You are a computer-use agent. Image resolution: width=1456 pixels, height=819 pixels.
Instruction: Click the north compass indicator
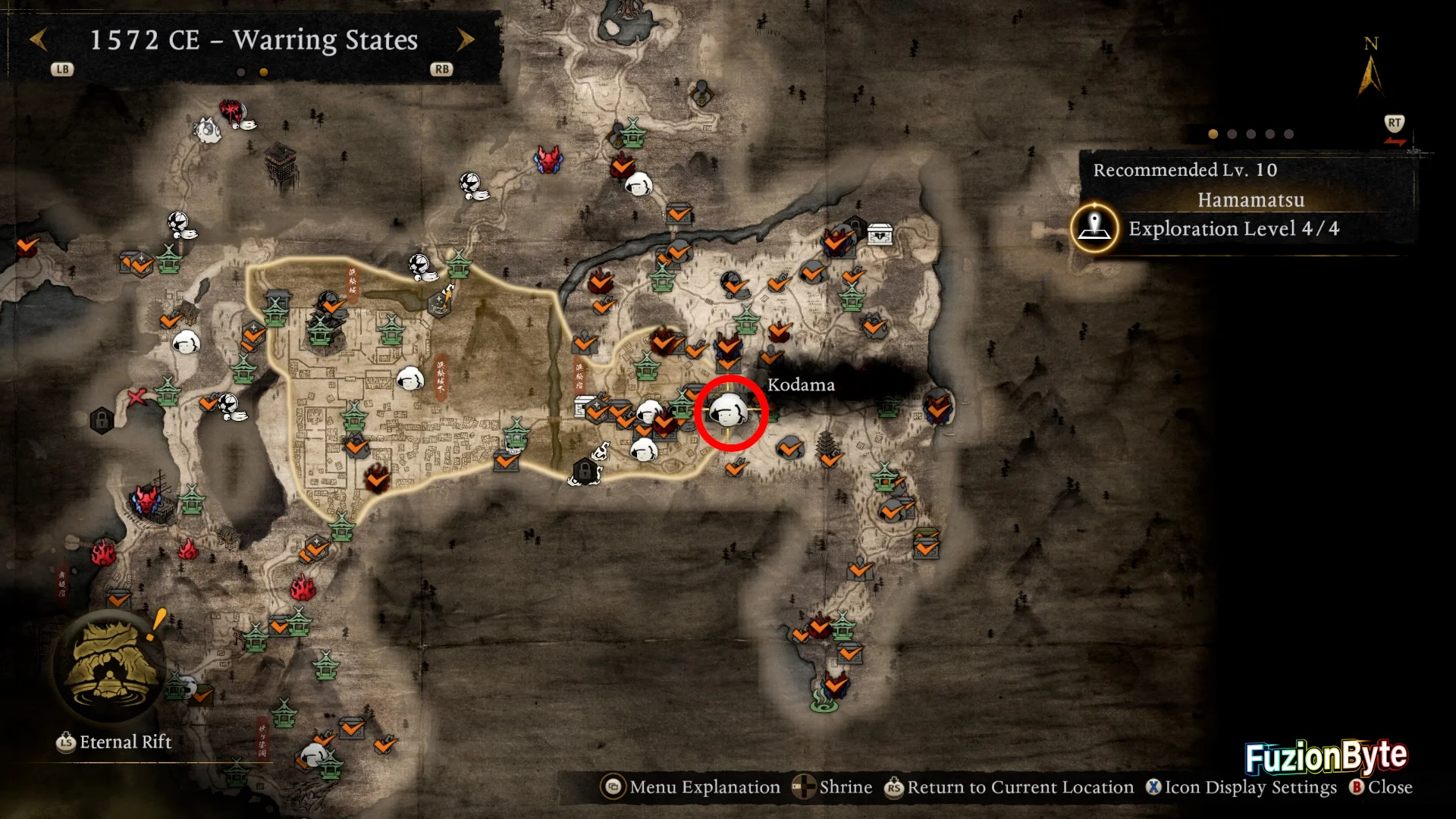1370,68
